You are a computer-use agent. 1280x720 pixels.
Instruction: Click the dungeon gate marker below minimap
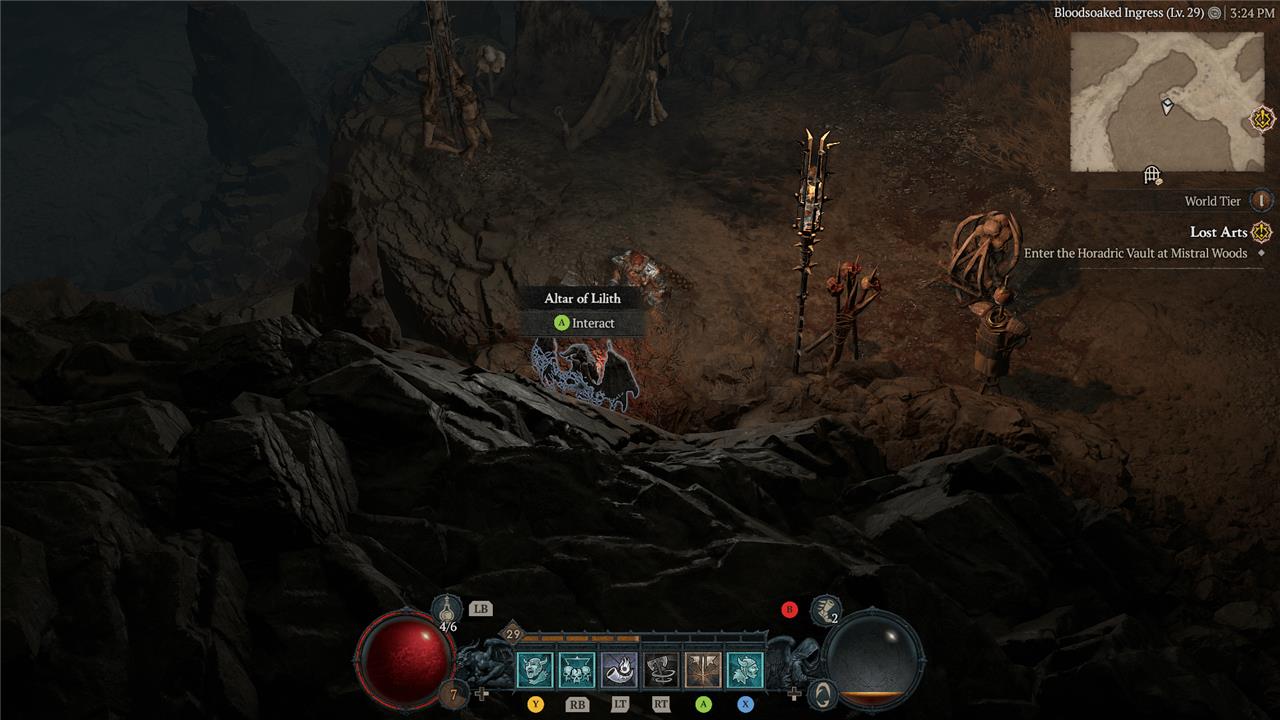tap(1152, 176)
